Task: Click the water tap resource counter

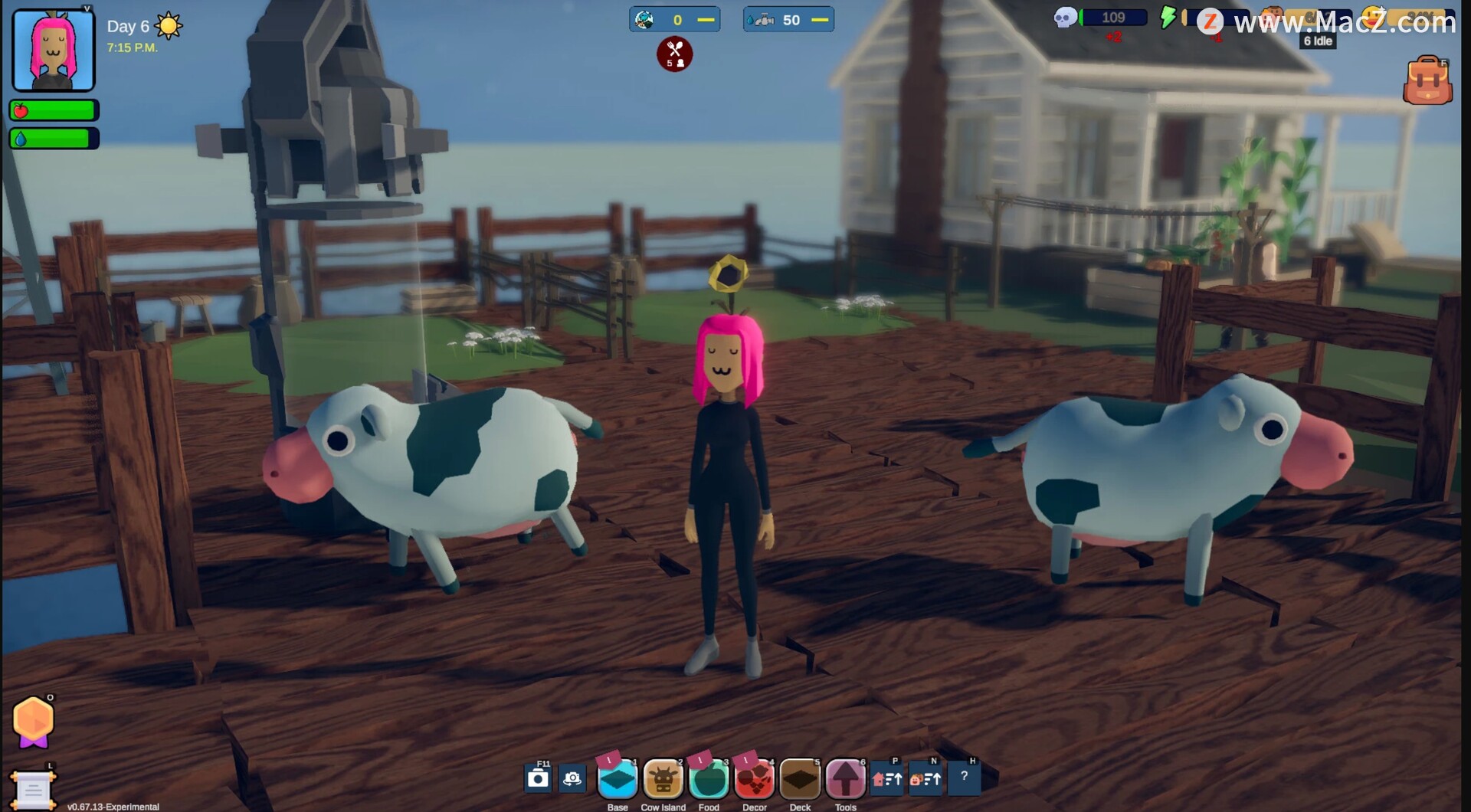Action: click(788, 20)
